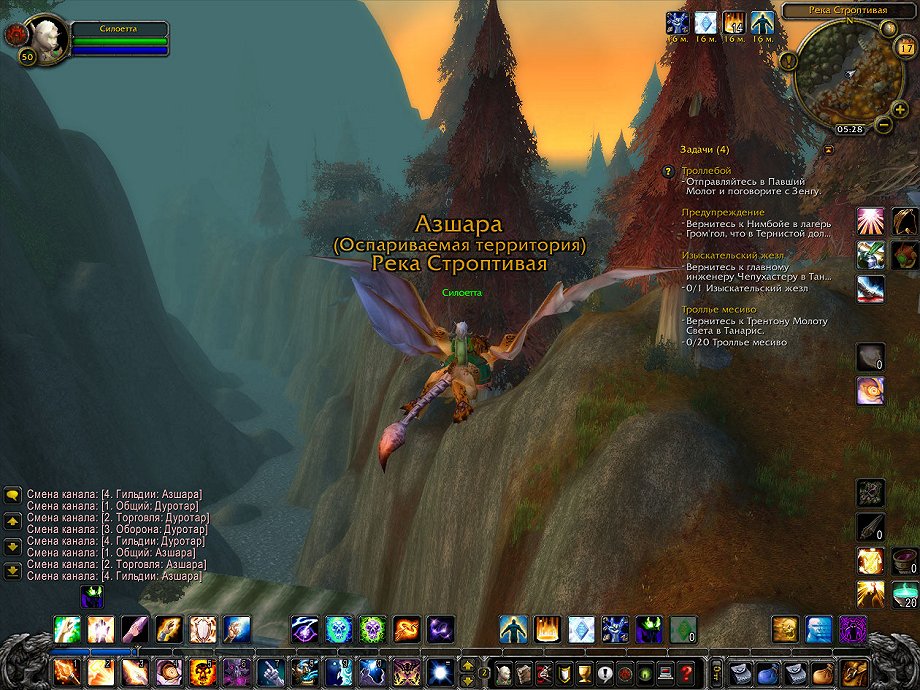Click the minimap zoom-in plus button

(899, 108)
